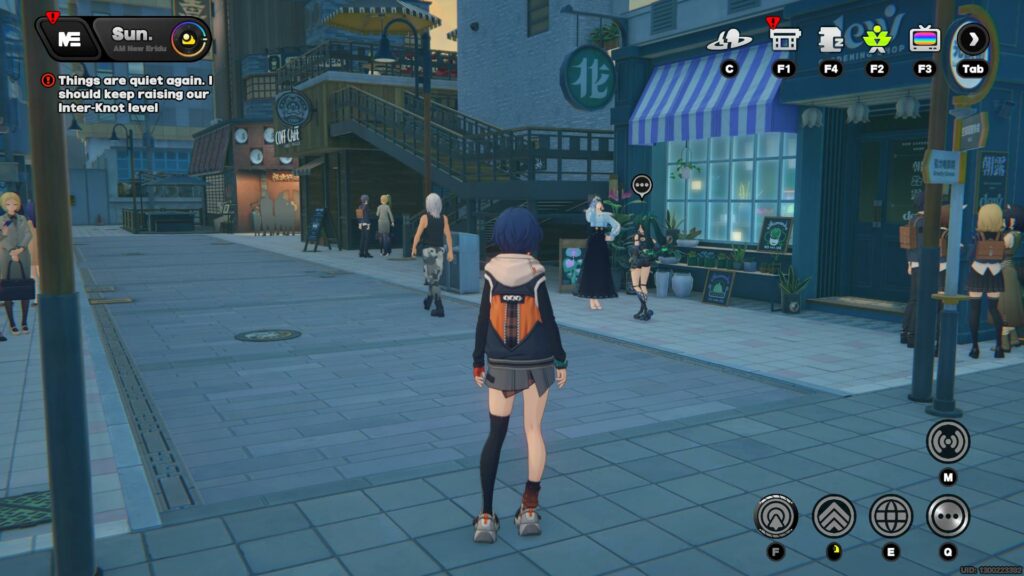
Task: Click the speech bubble marker above the NPC
Action: click(x=642, y=185)
